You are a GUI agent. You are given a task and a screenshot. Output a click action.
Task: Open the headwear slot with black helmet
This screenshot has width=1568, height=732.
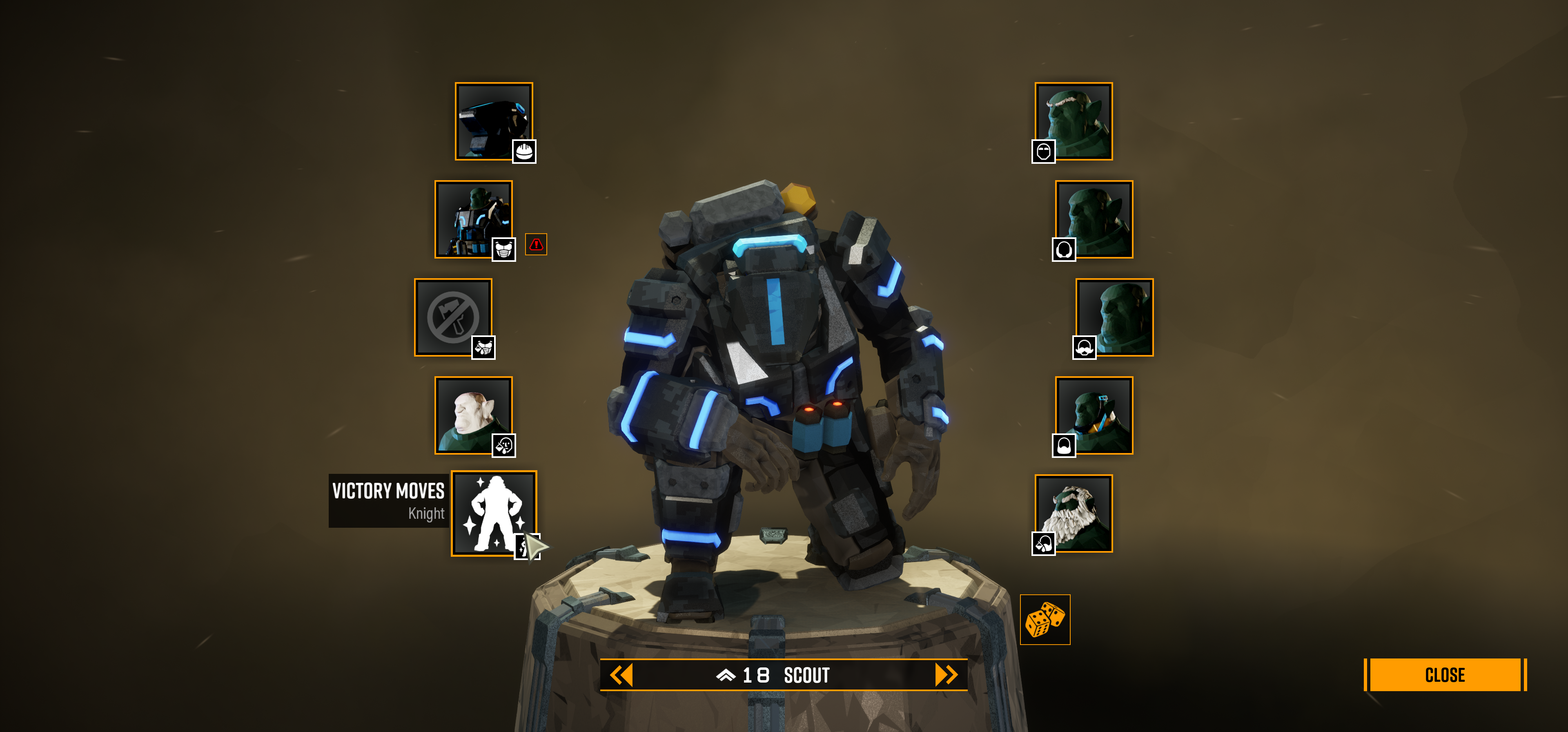pyautogui.click(x=494, y=121)
